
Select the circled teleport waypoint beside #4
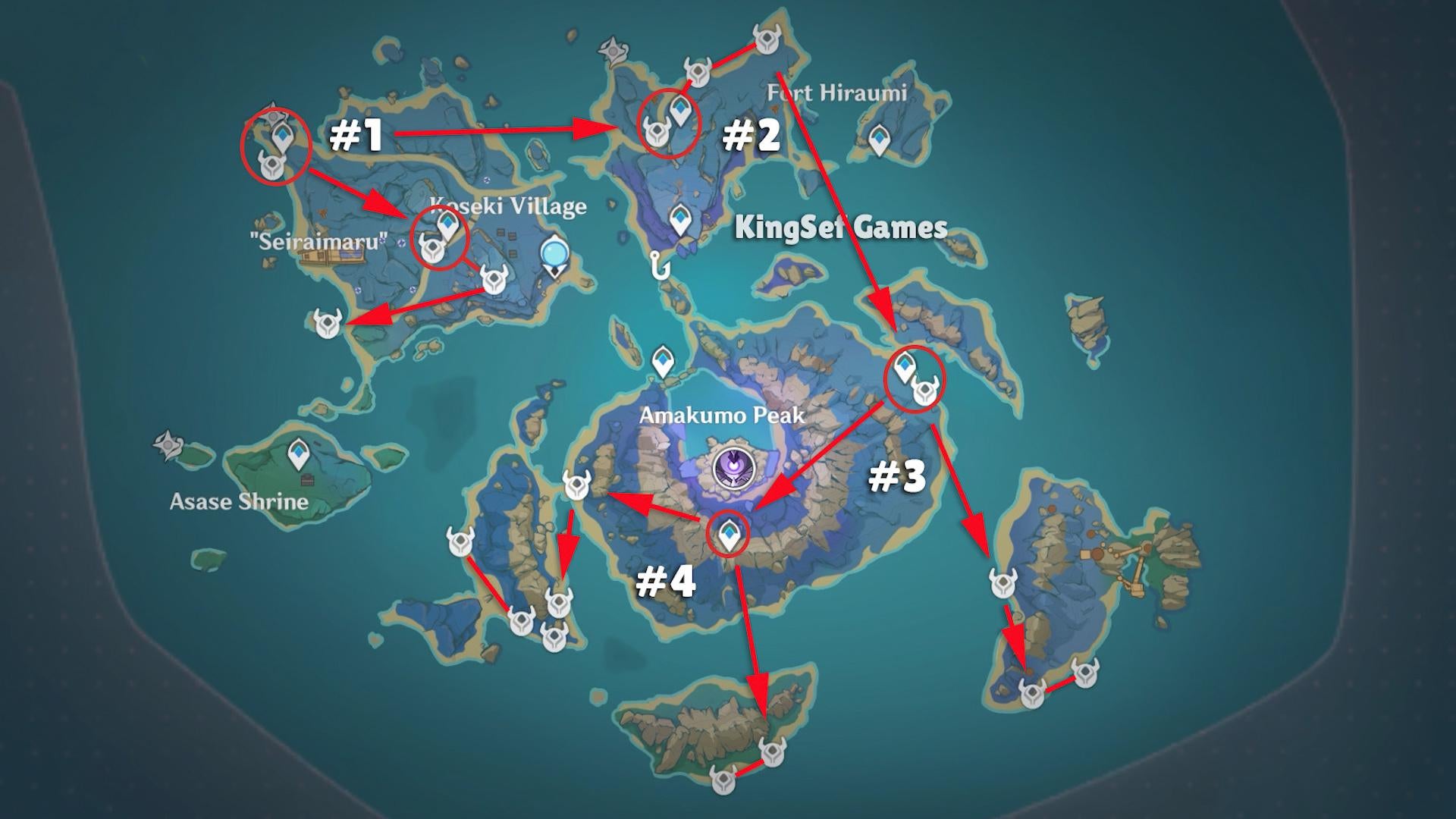[x=729, y=535]
